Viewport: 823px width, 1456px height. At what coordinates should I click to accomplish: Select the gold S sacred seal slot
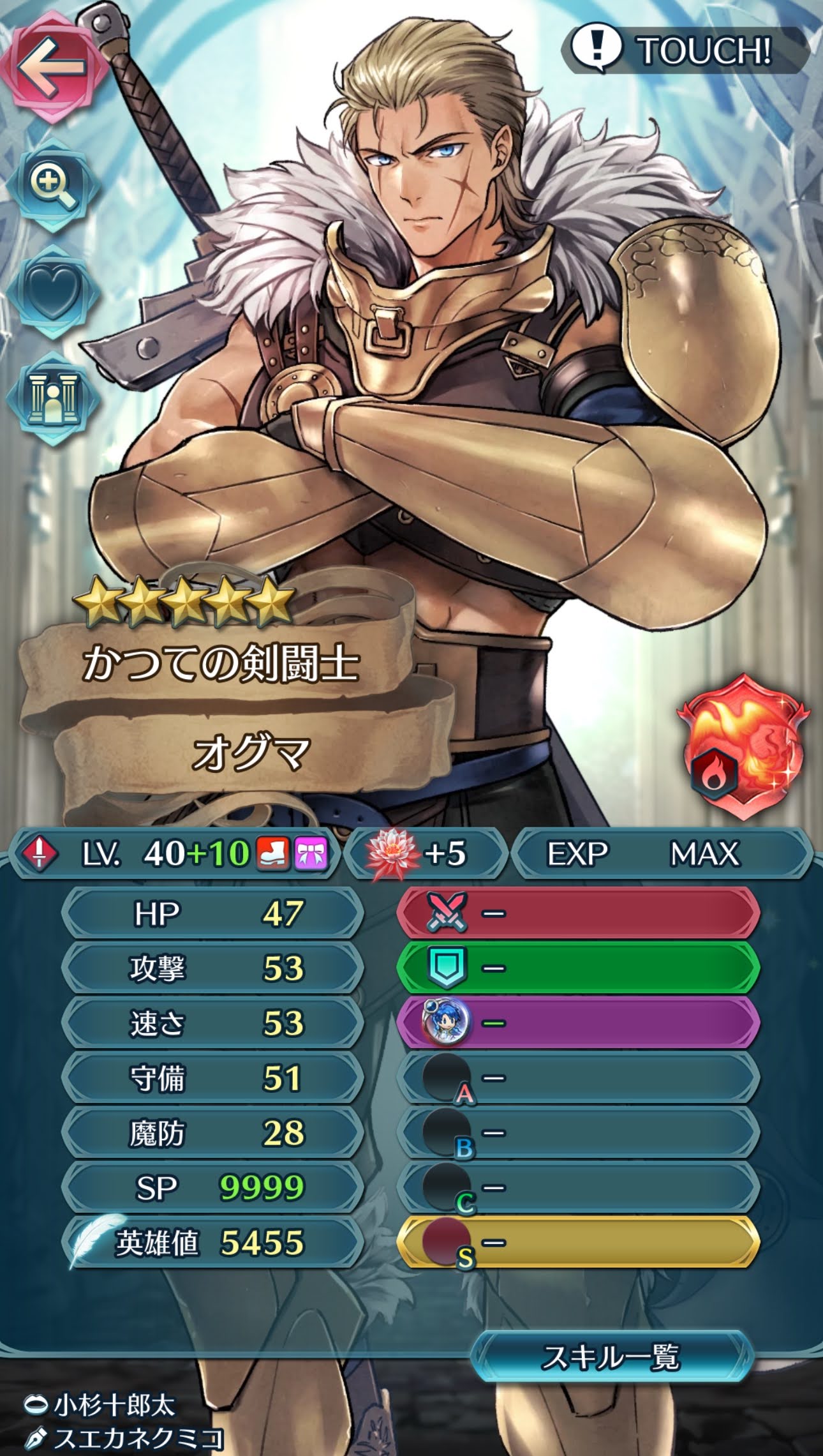578,1243
